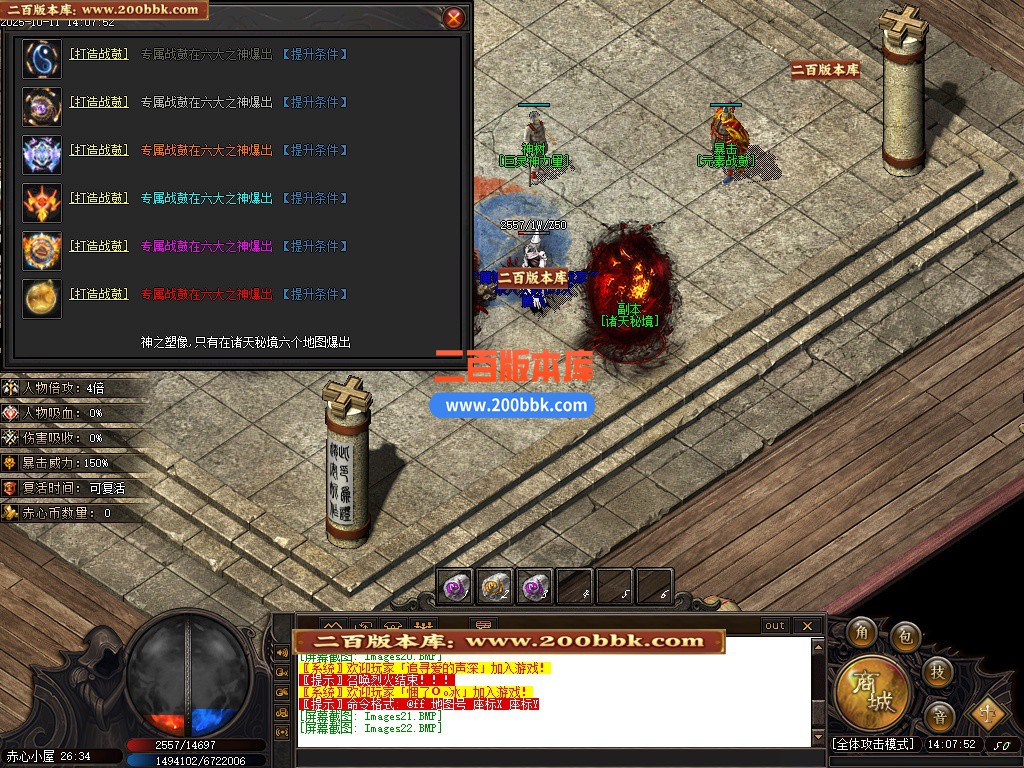1024x768 pixels.
Task: Open the bag with 包 button
Action: (x=906, y=636)
